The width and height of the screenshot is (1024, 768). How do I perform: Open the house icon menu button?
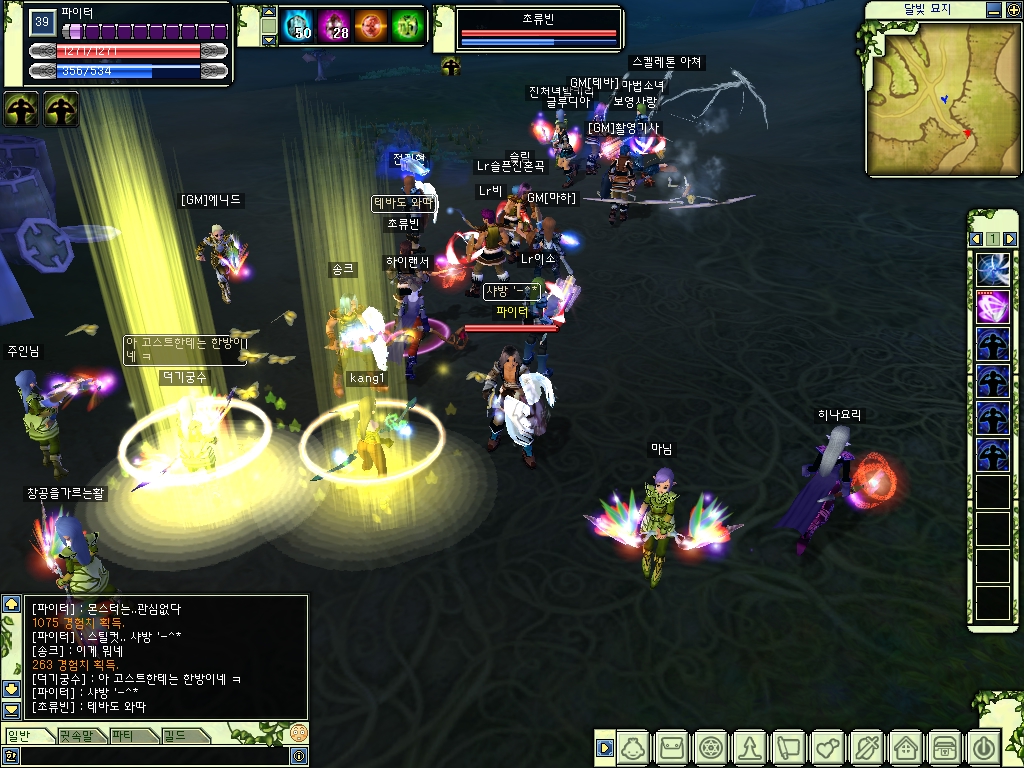(x=905, y=747)
